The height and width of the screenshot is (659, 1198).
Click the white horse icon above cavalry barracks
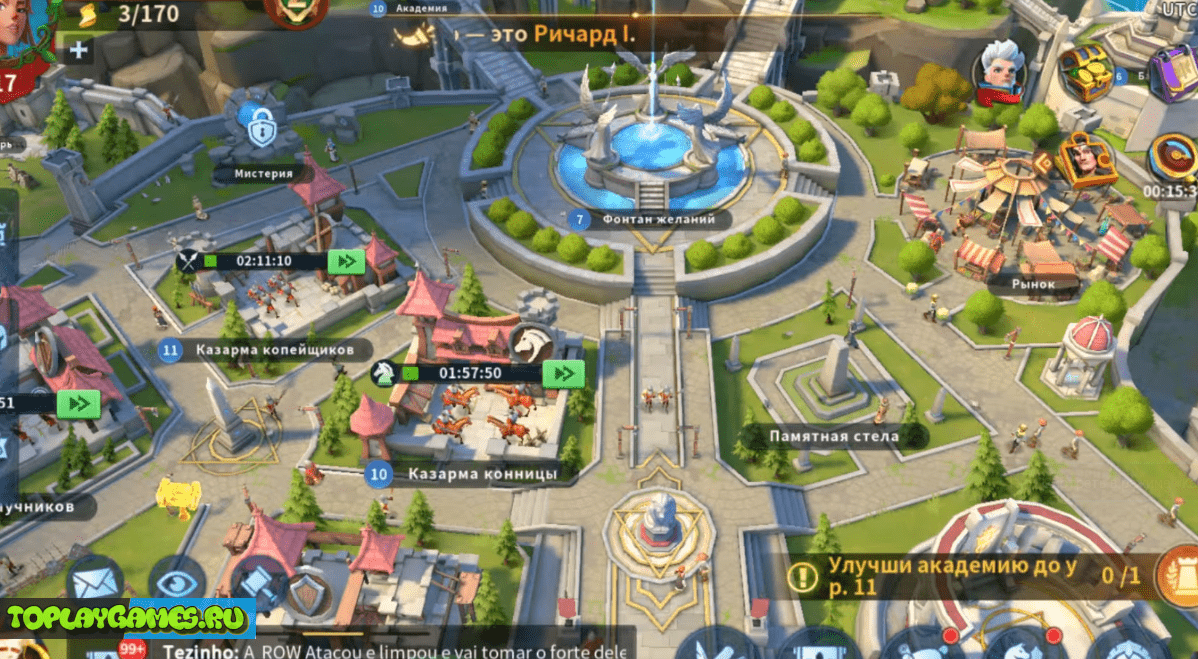point(532,343)
